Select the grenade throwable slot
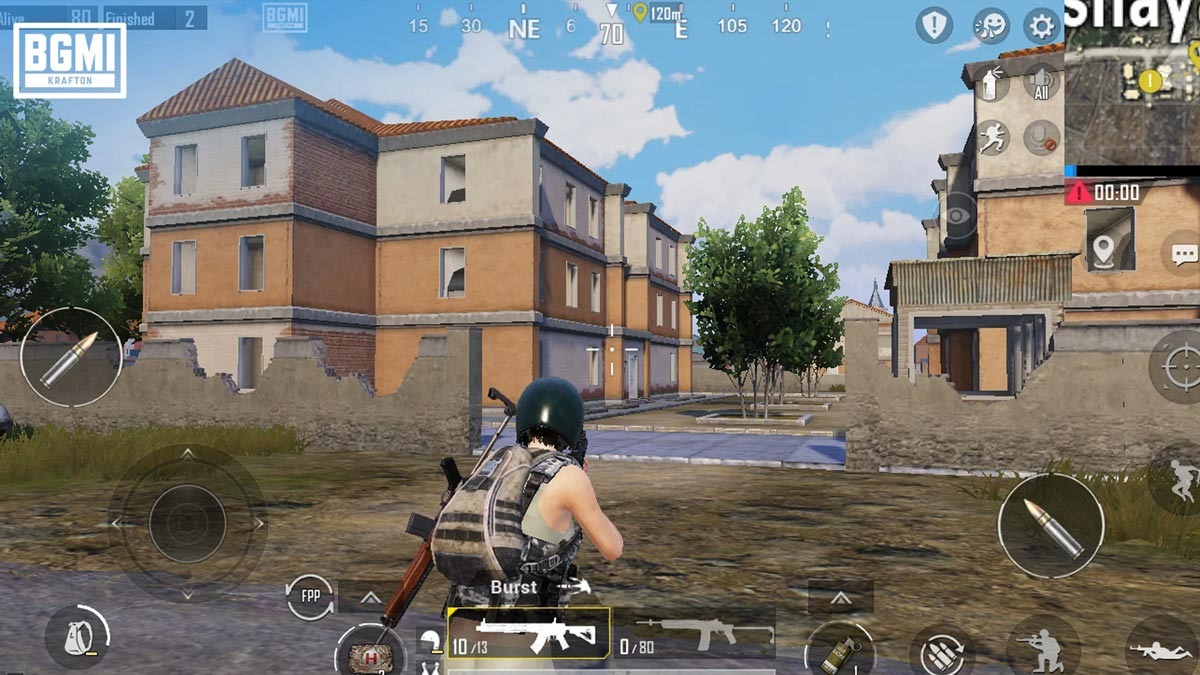 [x=838, y=650]
